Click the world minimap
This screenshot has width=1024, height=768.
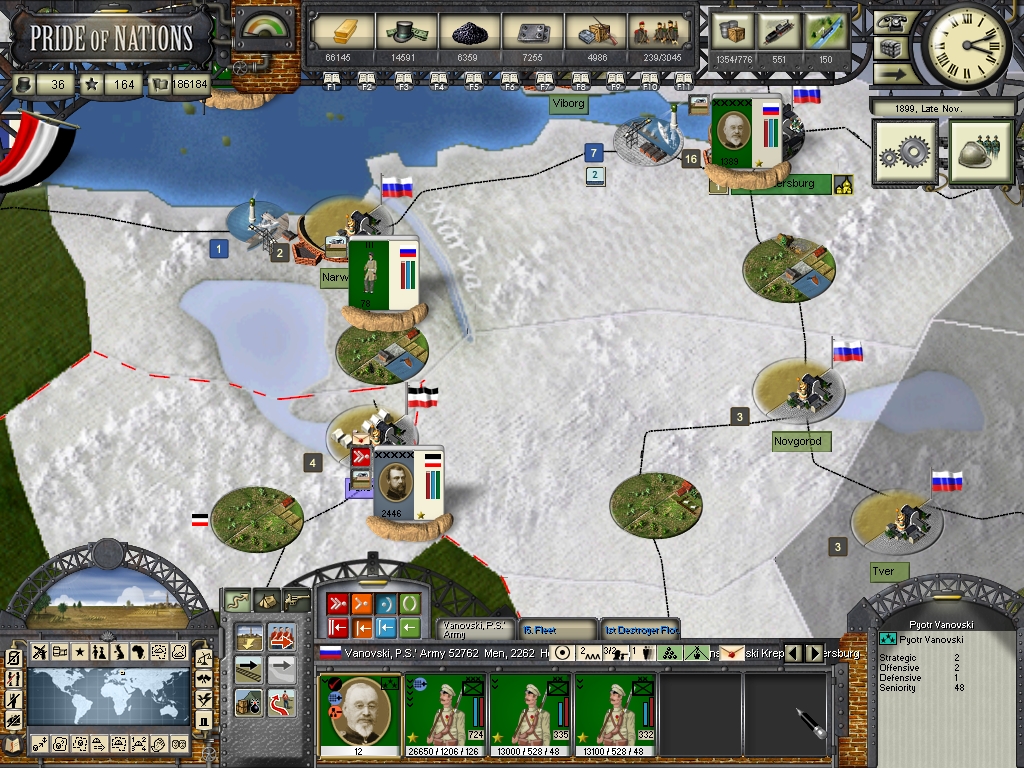108,697
